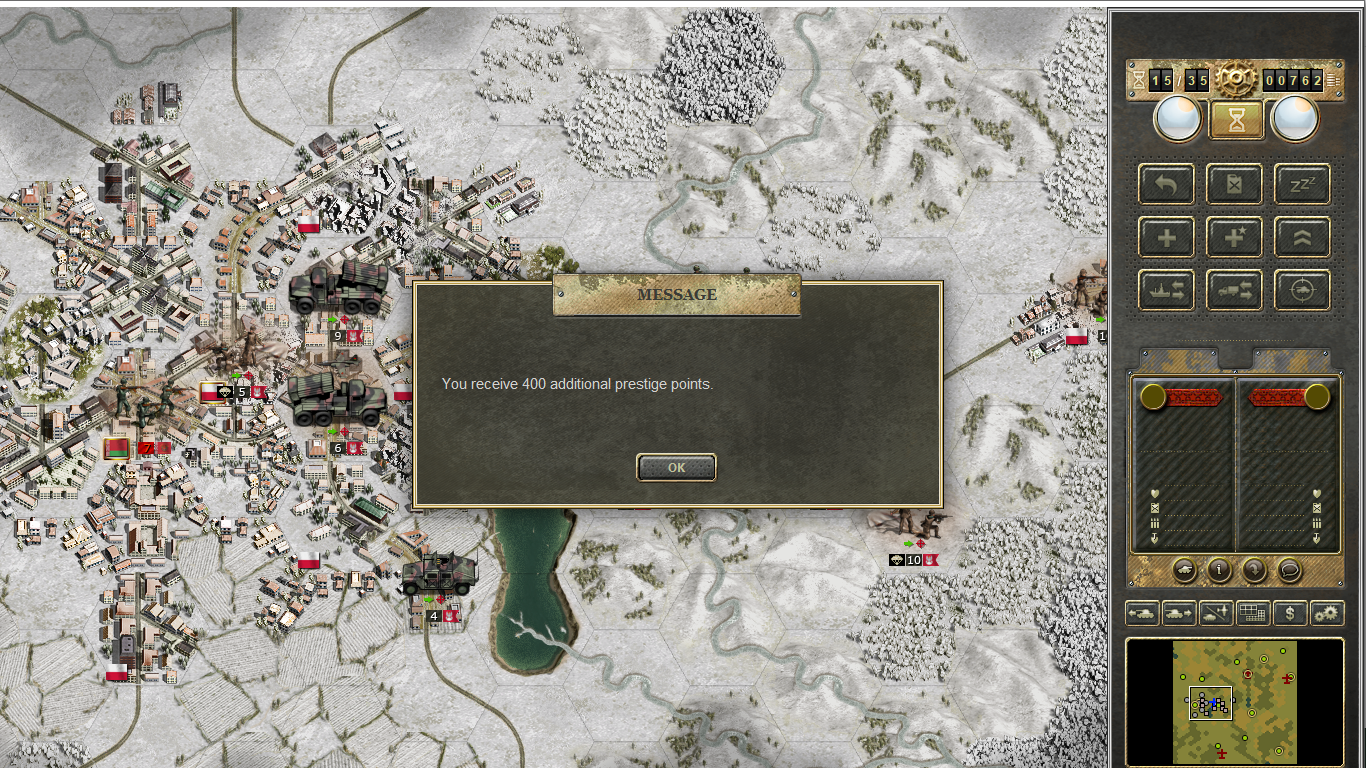The height and width of the screenshot is (768, 1366).
Task: Dismiss the message by clicking OK
Action: click(676, 467)
